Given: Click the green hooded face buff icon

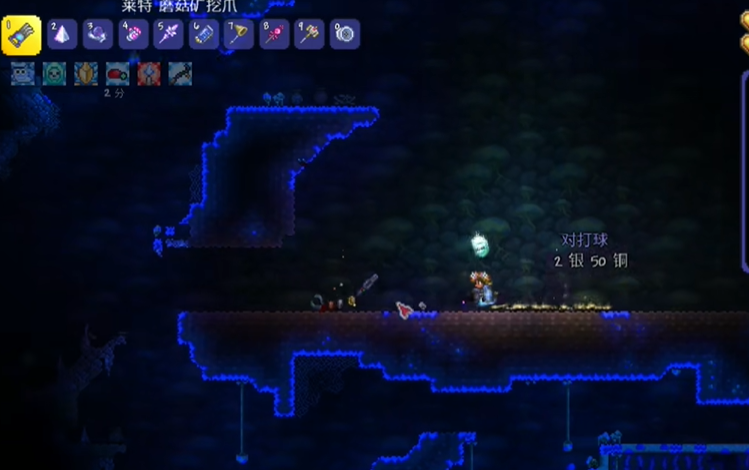Looking at the screenshot, I should 54,74.
